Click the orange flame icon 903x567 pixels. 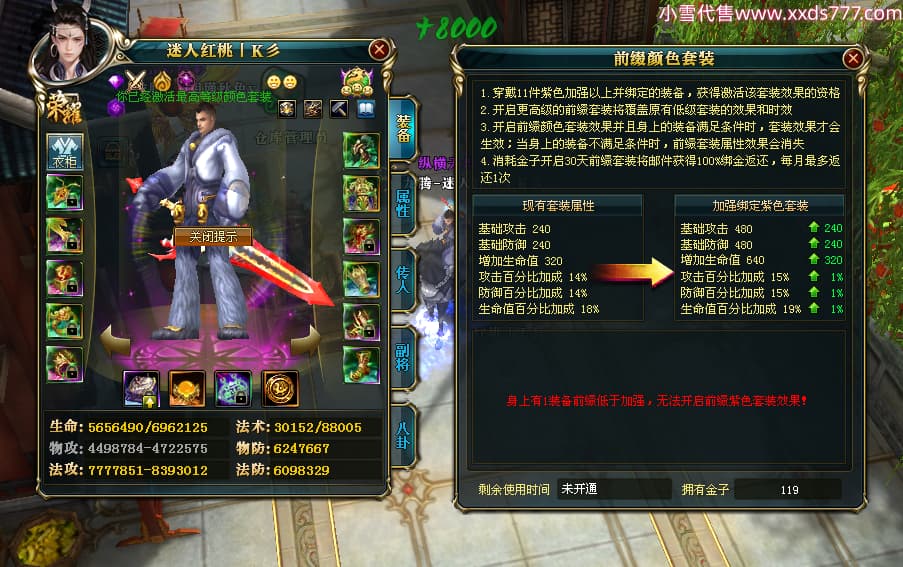pyautogui.click(x=162, y=81)
